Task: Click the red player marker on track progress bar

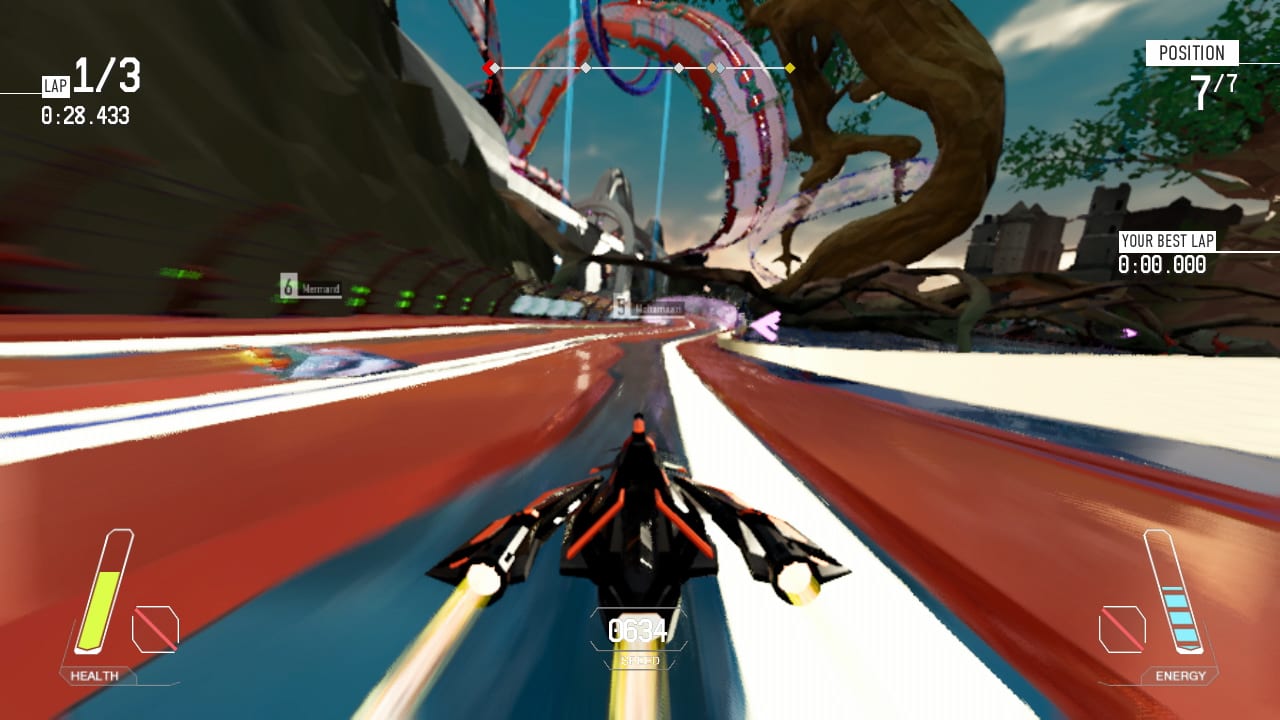Action: click(x=487, y=67)
